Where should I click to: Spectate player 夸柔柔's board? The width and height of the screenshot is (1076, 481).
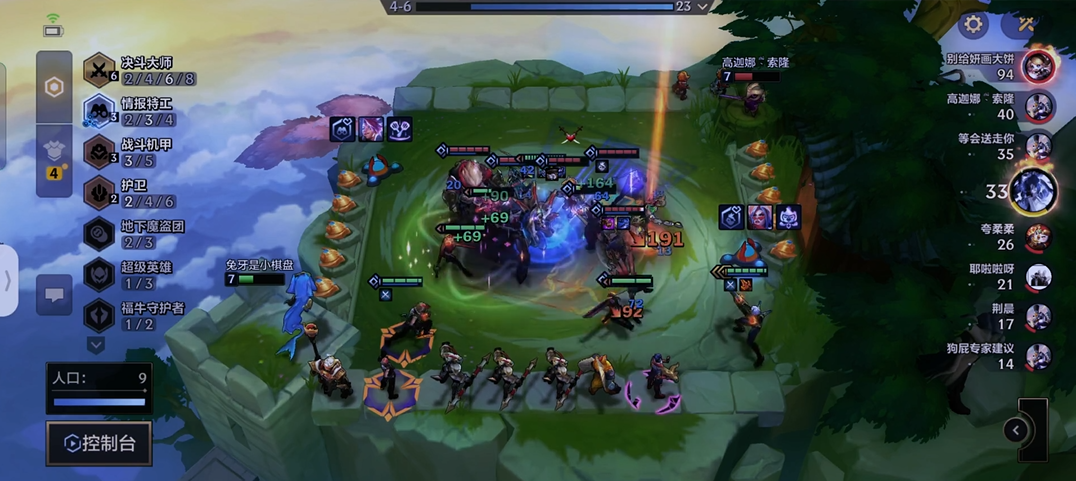pyautogui.click(x=1039, y=237)
